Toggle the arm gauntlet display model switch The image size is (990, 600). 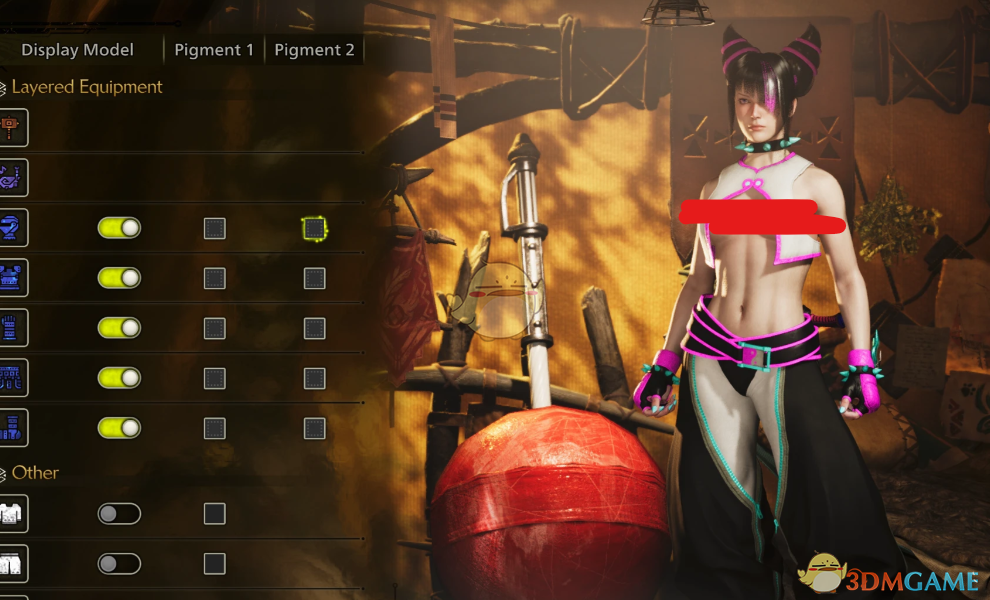coord(119,328)
